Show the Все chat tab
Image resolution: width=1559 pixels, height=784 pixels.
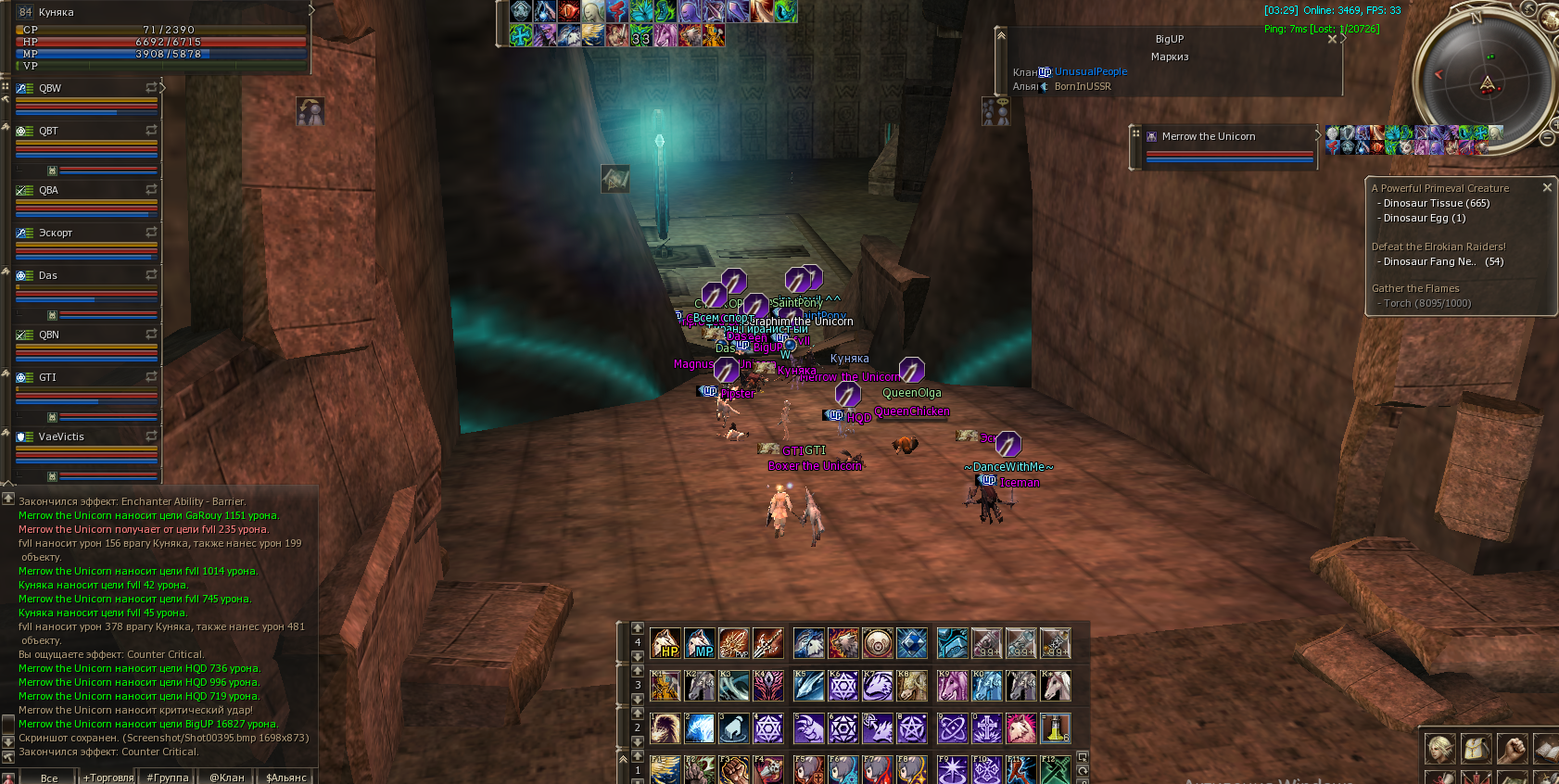click(49, 778)
